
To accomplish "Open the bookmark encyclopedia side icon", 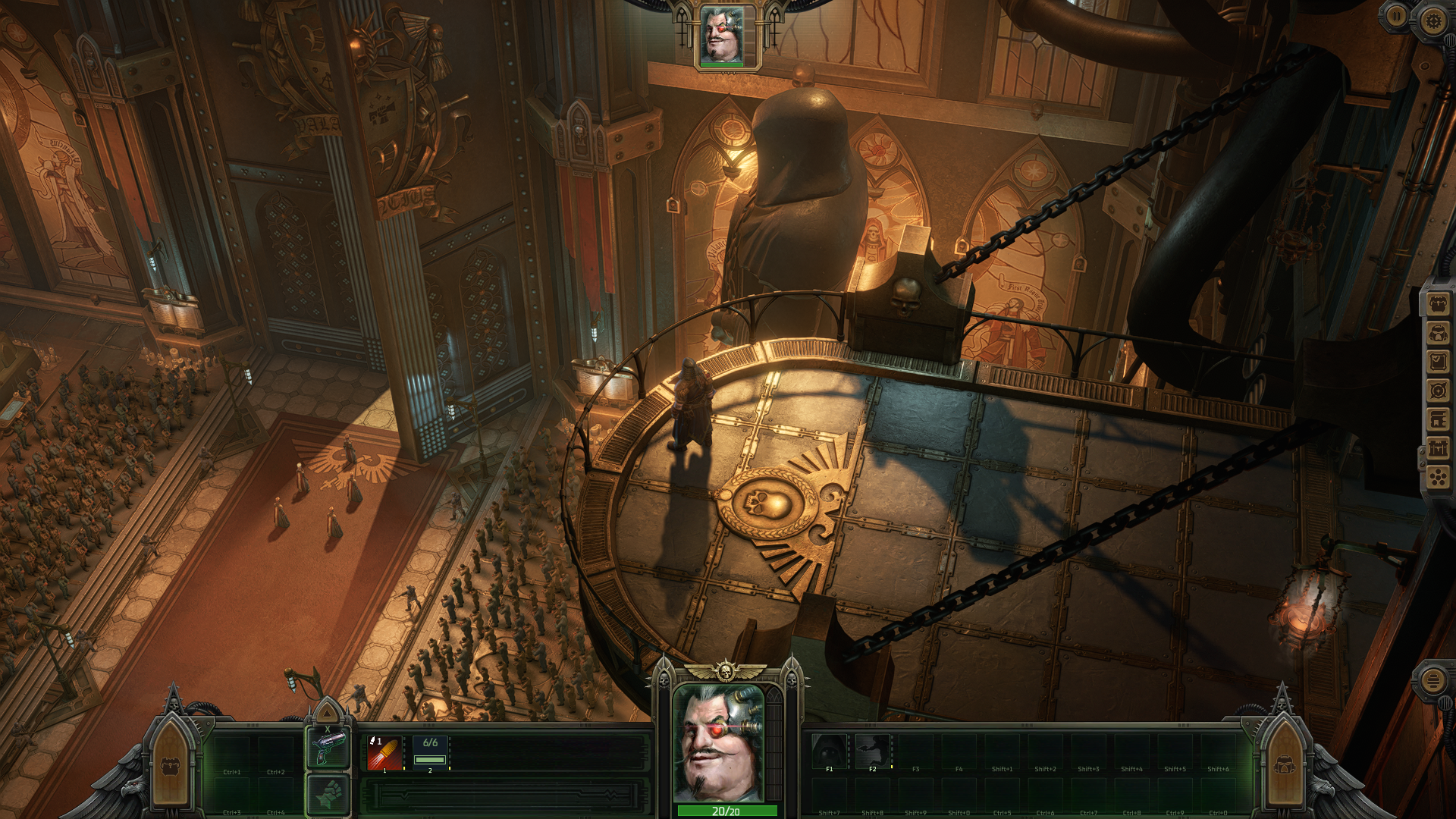I will pyautogui.click(x=1439, y=420).
